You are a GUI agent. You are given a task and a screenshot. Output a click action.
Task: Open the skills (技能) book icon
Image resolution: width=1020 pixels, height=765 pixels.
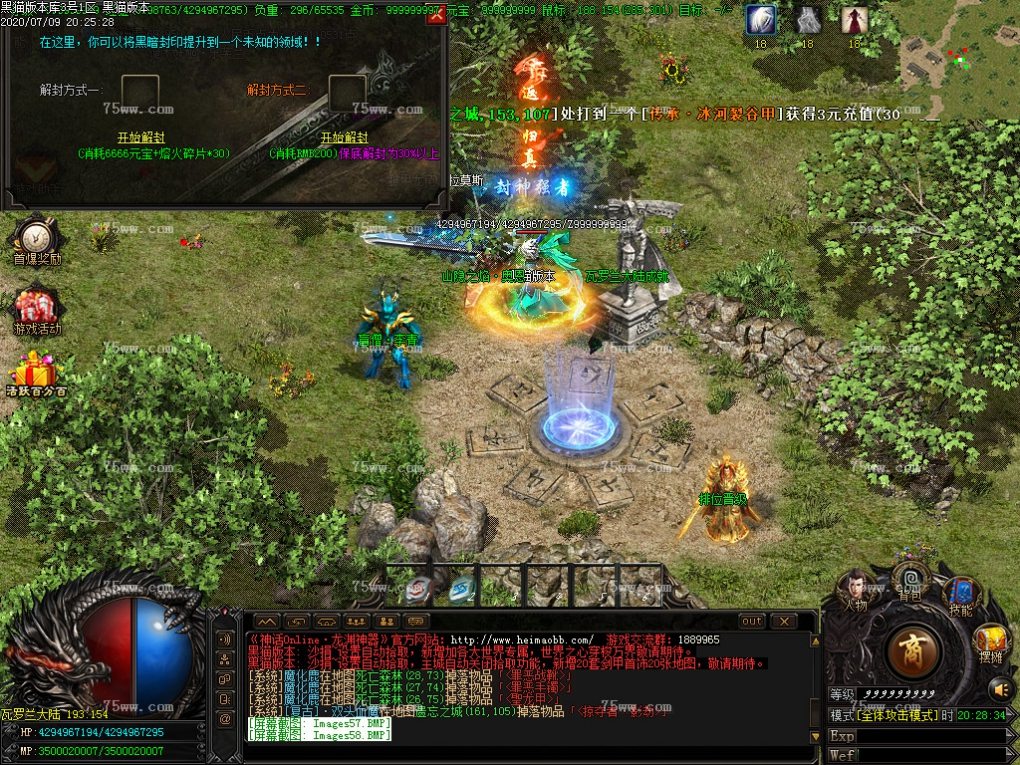point(961,593)
